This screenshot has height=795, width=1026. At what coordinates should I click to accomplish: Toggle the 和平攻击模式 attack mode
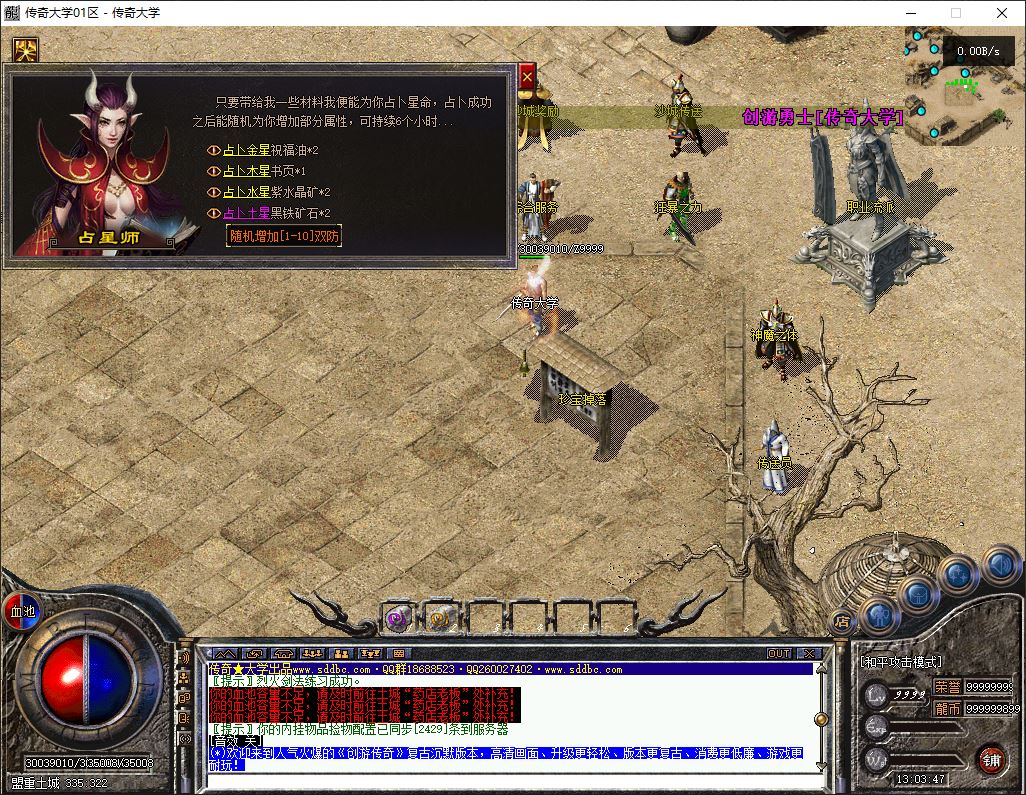tap(901, 662)
